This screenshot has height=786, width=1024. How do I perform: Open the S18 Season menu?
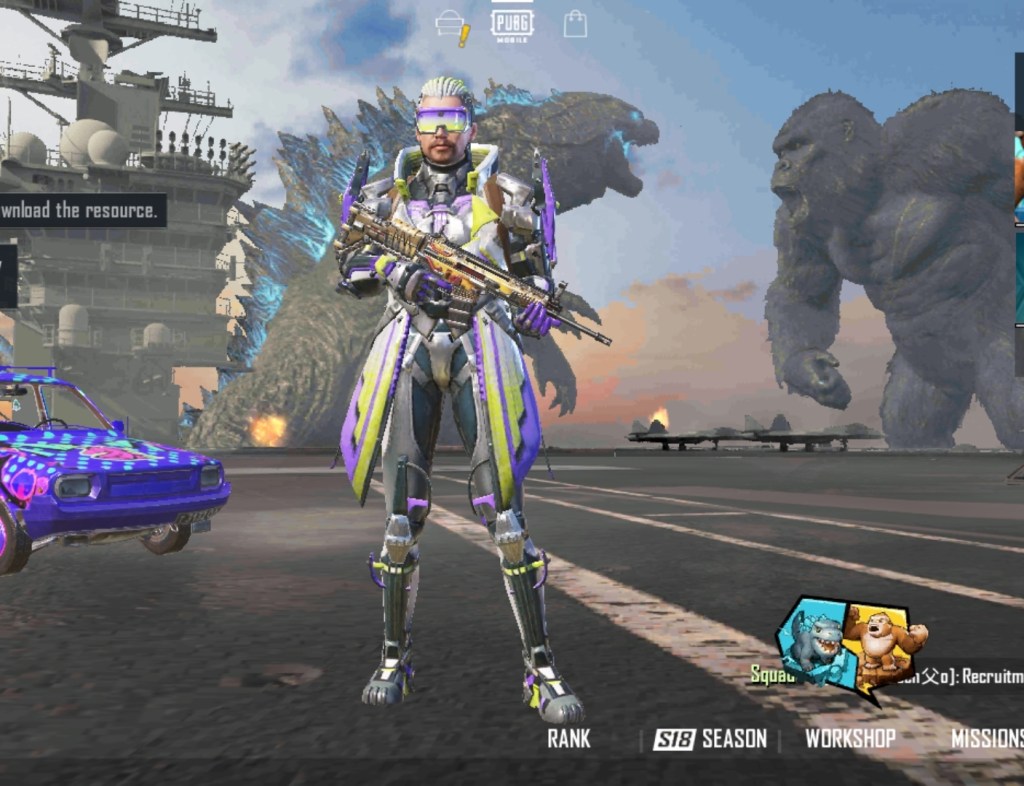pos(710,739)
